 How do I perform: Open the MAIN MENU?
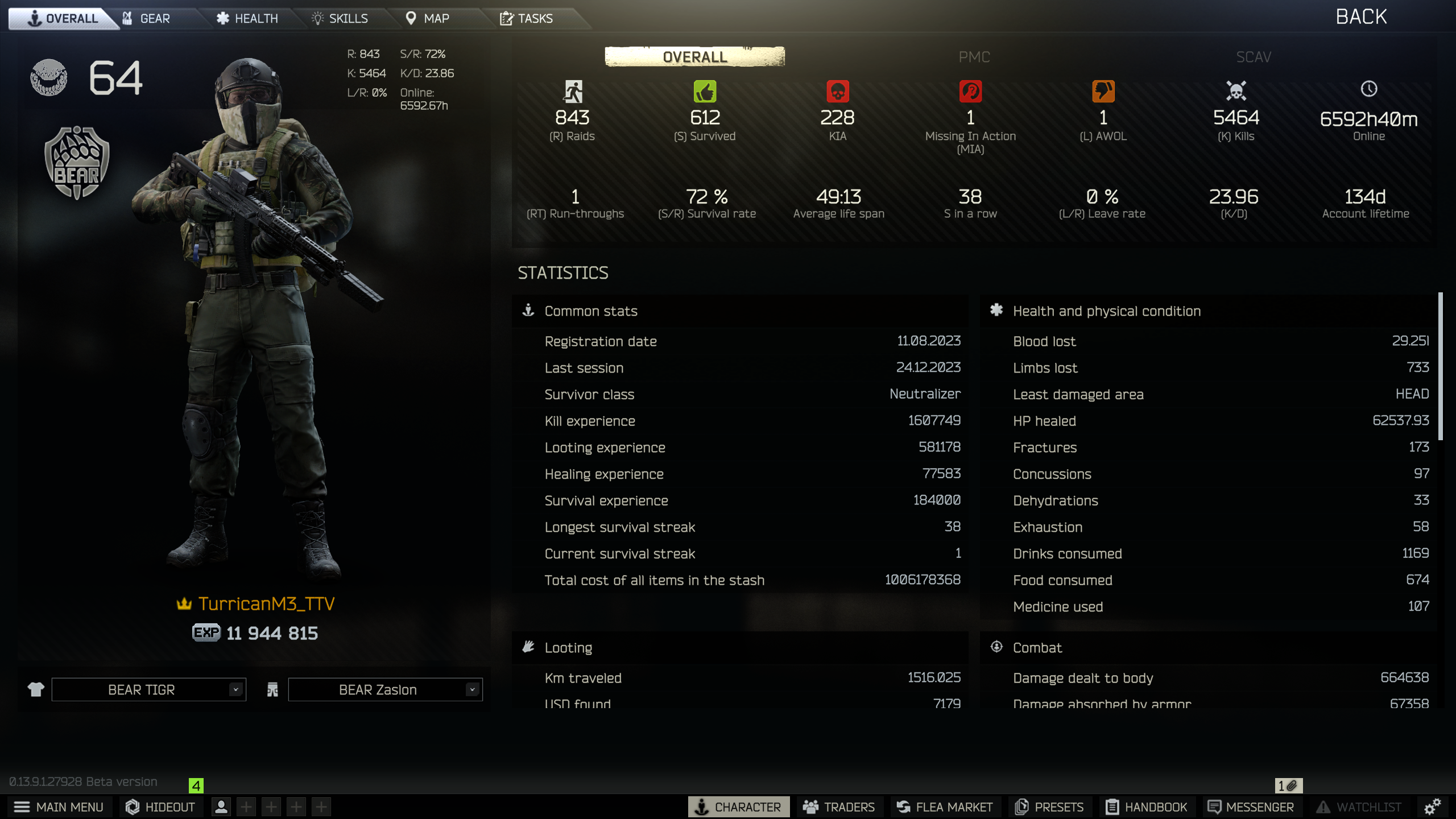(59, 806)
